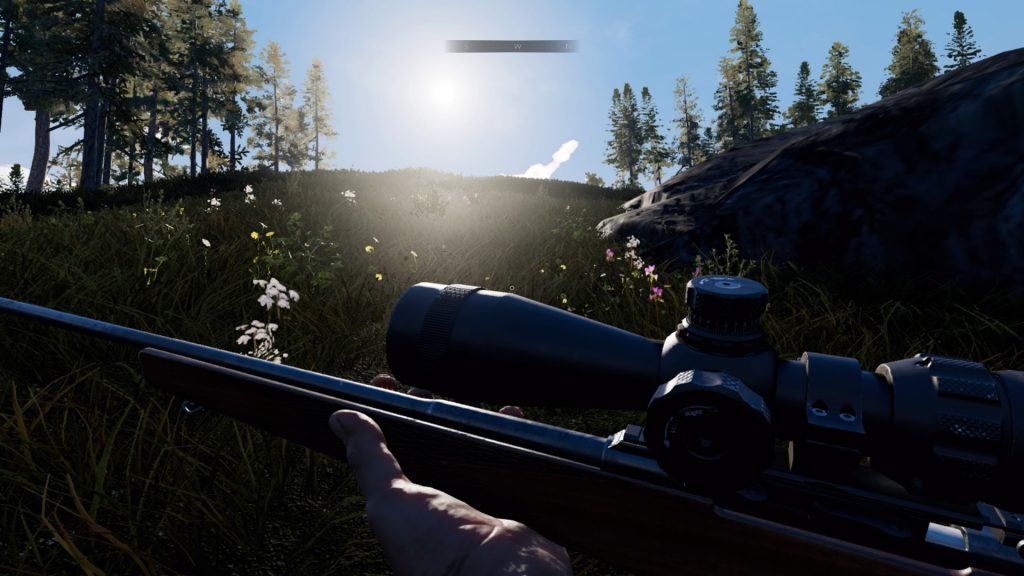Screen dimensions: 1024x576
Task: Click the compass heading bar
Action: point(511,46)
